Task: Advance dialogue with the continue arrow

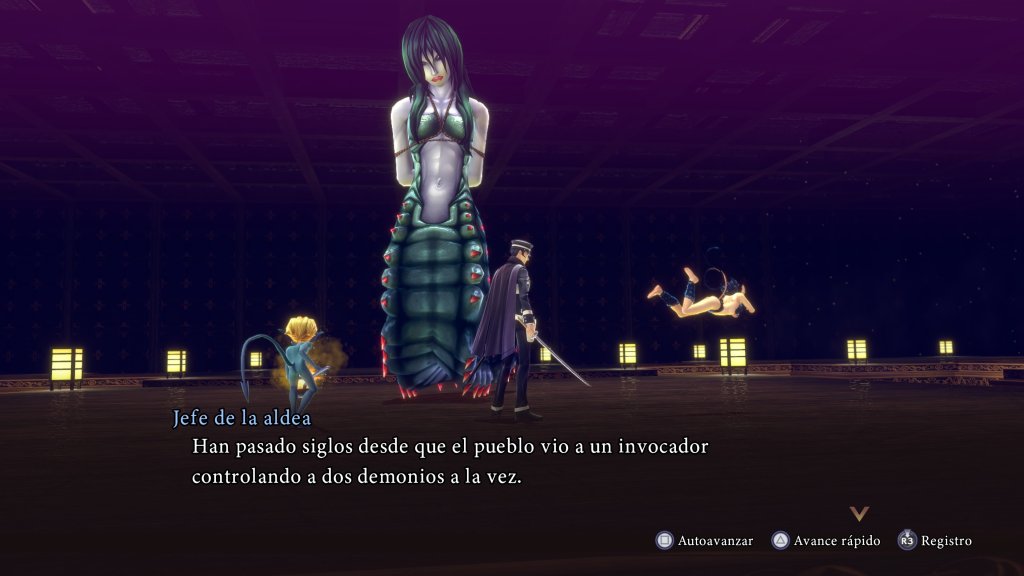Action: [858, 513]
